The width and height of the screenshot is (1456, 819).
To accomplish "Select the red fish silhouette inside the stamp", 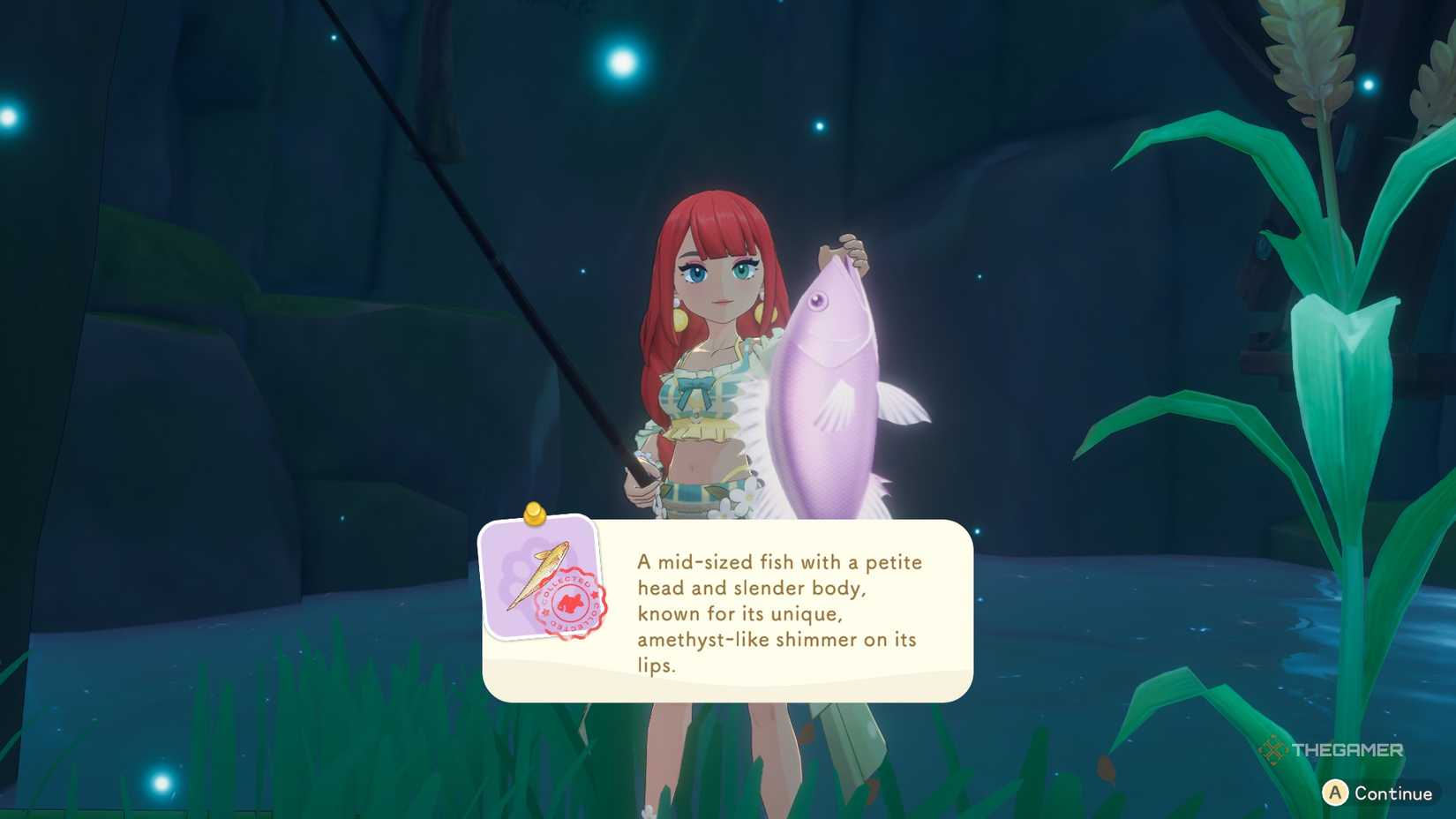I will (570, 601).
